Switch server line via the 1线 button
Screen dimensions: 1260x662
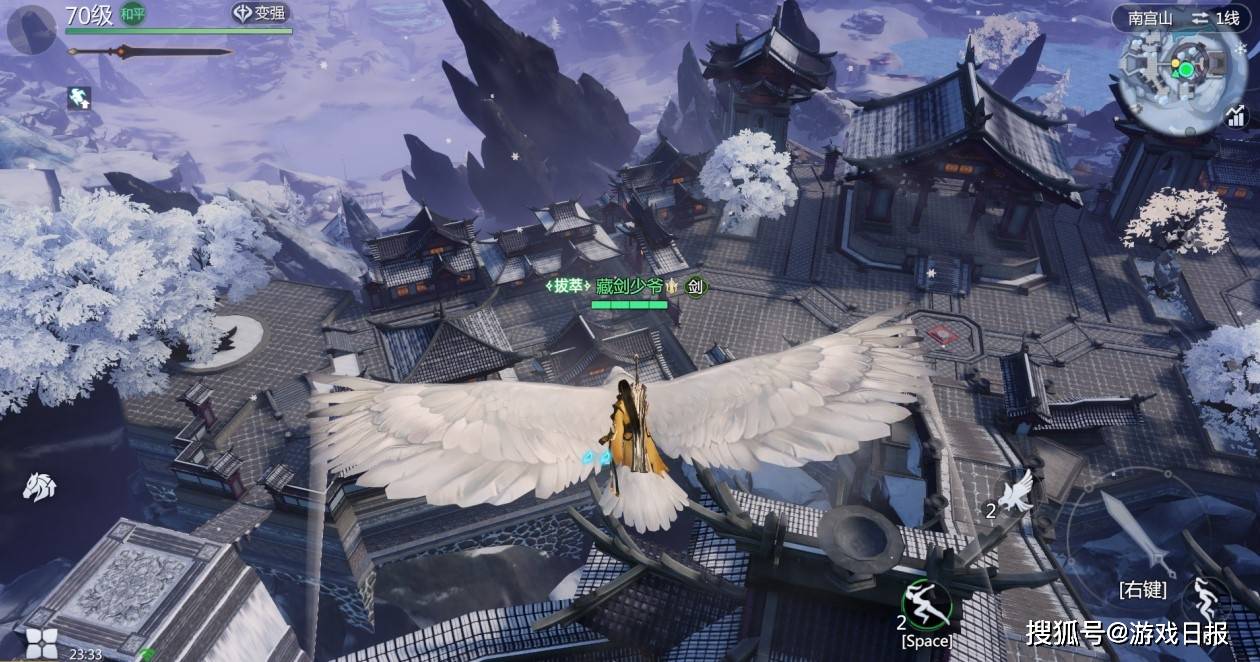(1214, 17)
